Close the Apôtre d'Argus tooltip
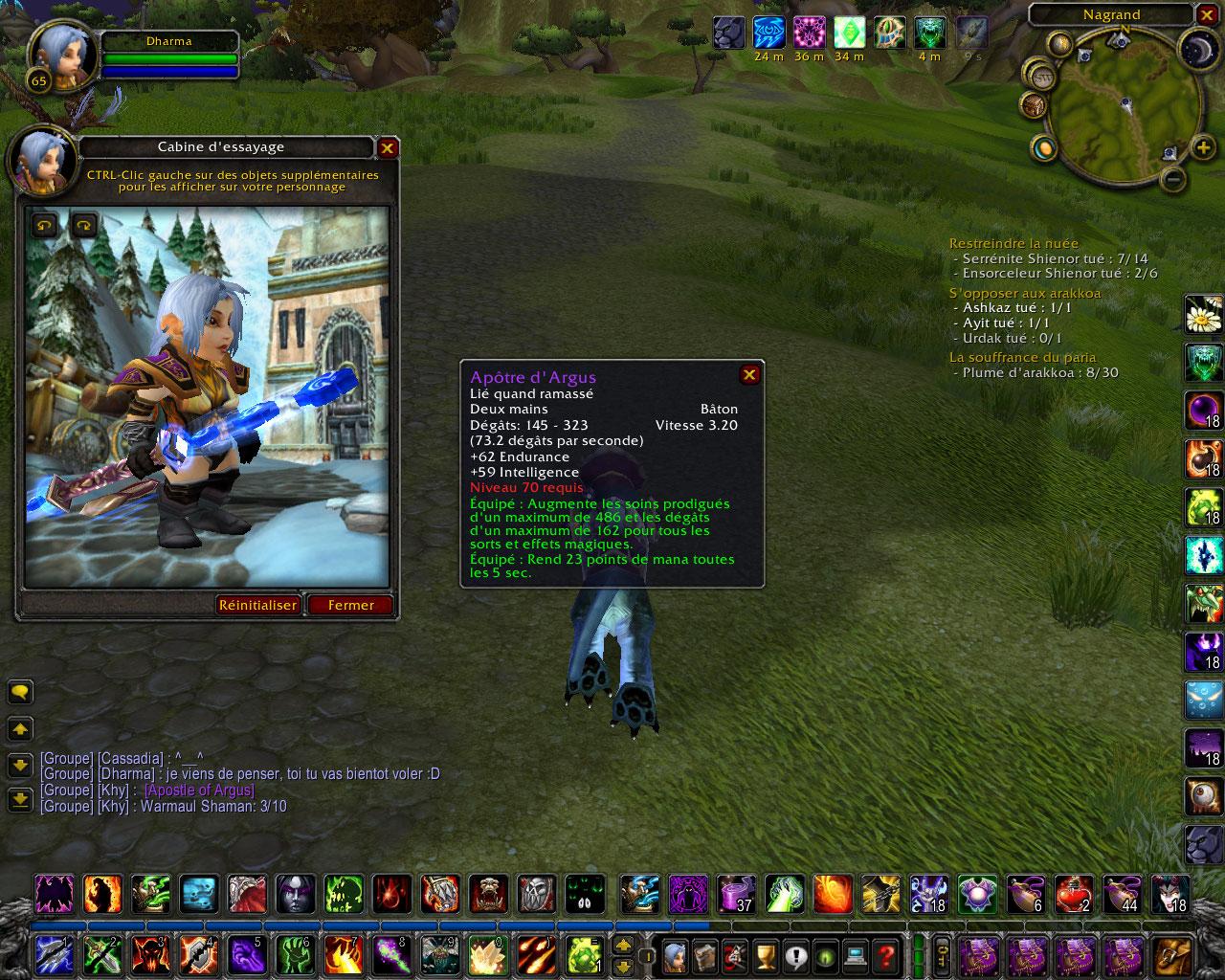 click(749, 375)
